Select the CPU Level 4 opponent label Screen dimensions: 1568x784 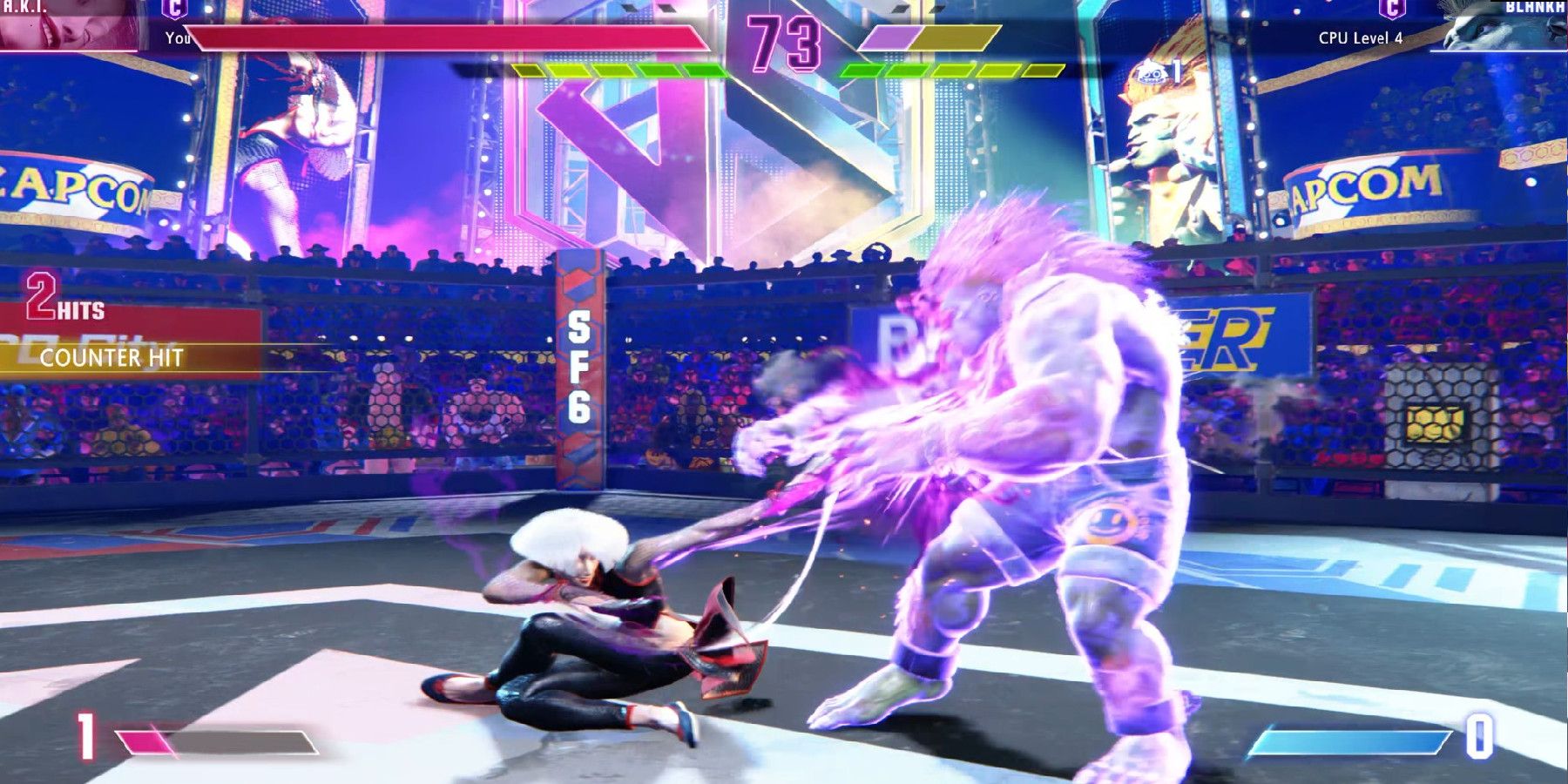coord(1362,37)
